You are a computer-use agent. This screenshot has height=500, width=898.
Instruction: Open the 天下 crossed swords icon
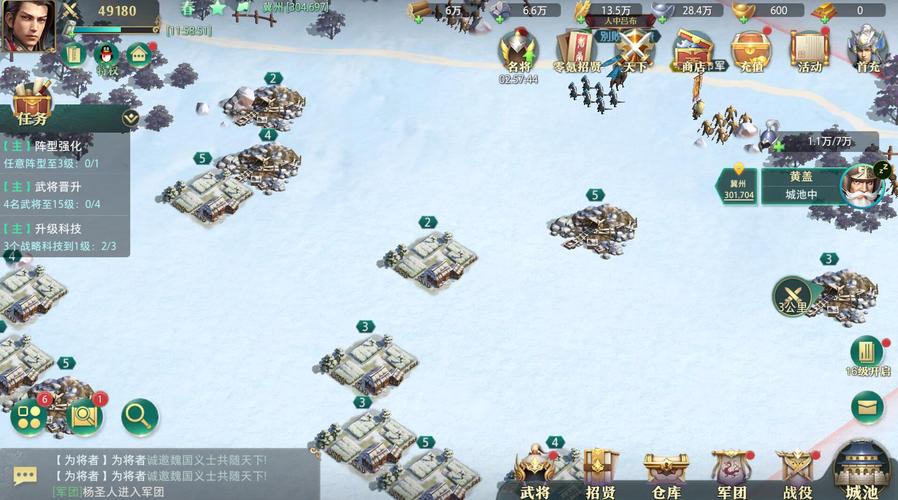click(635, 50)
